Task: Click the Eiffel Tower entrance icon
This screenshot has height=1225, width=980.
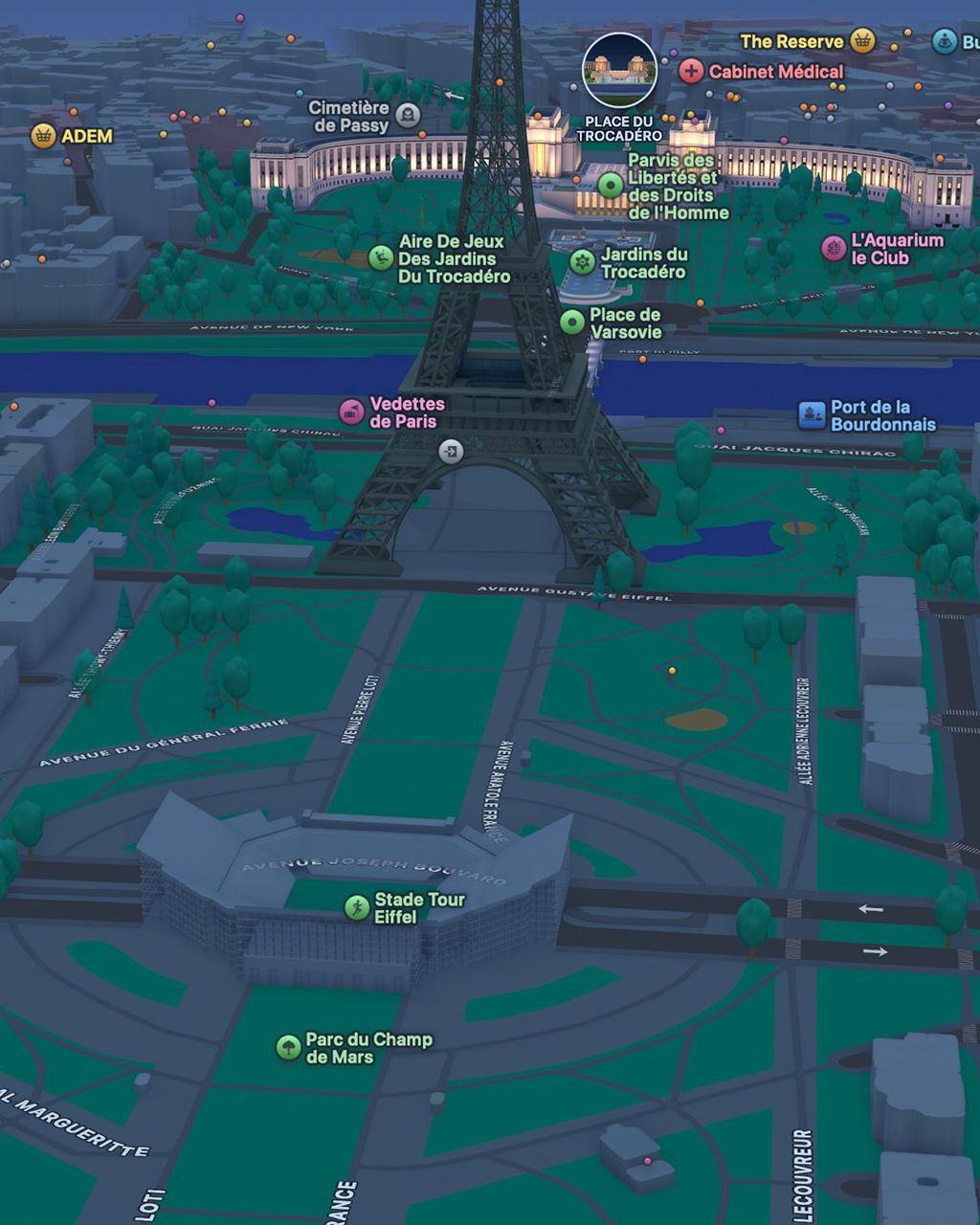Action: click(x=451, y=450)
